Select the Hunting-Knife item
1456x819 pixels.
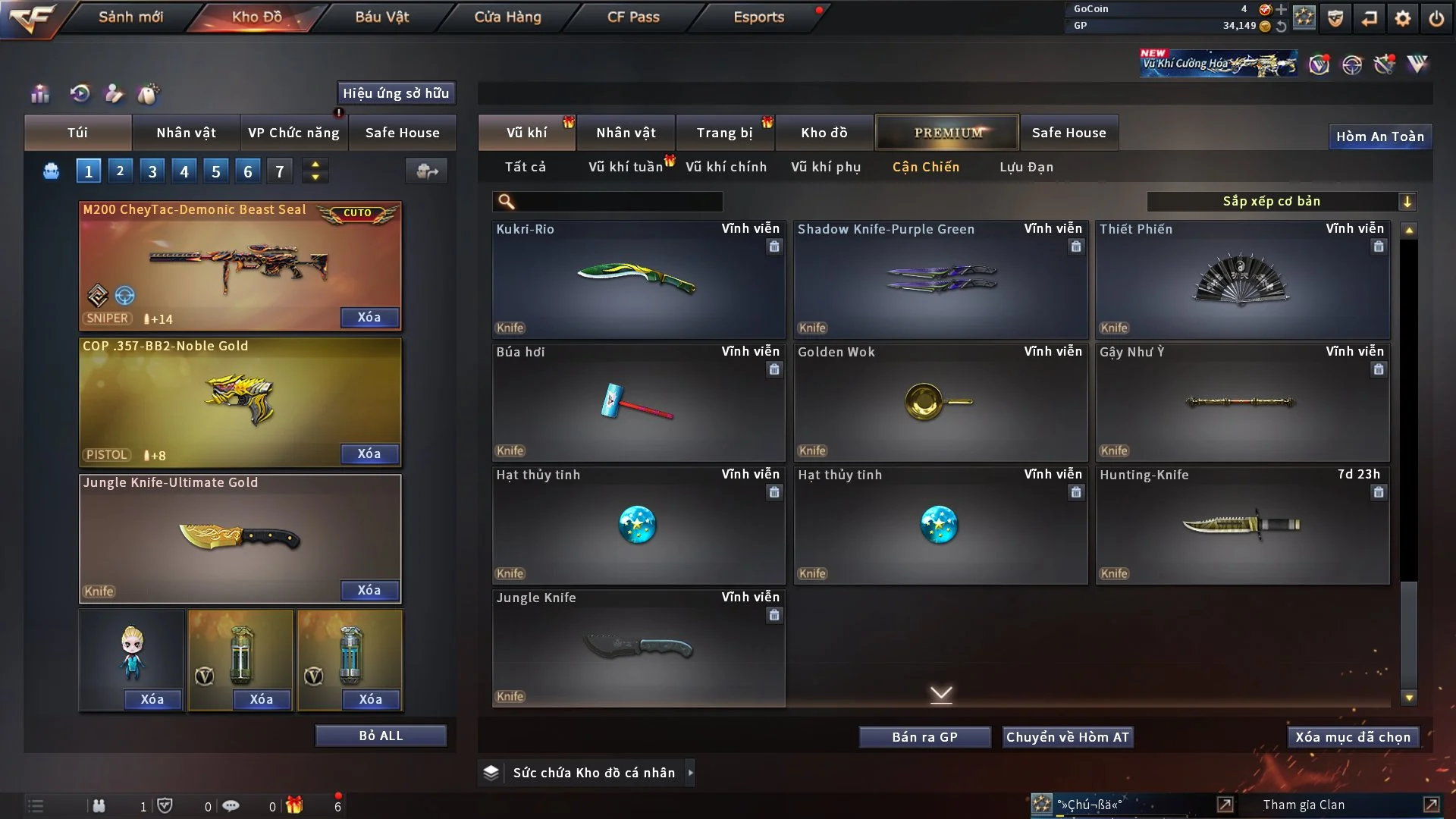(1241, 525)
